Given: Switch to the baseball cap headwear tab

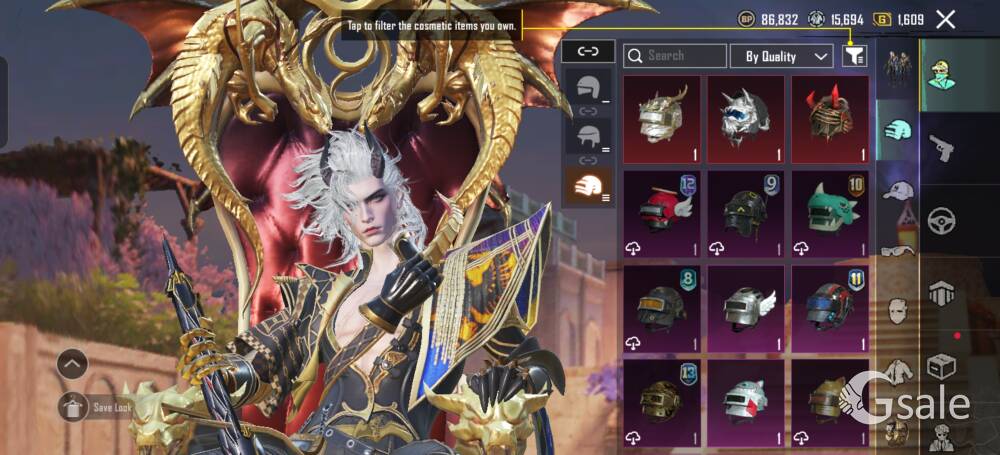Looking at the screenshot, I should click(x=899, y=190).
